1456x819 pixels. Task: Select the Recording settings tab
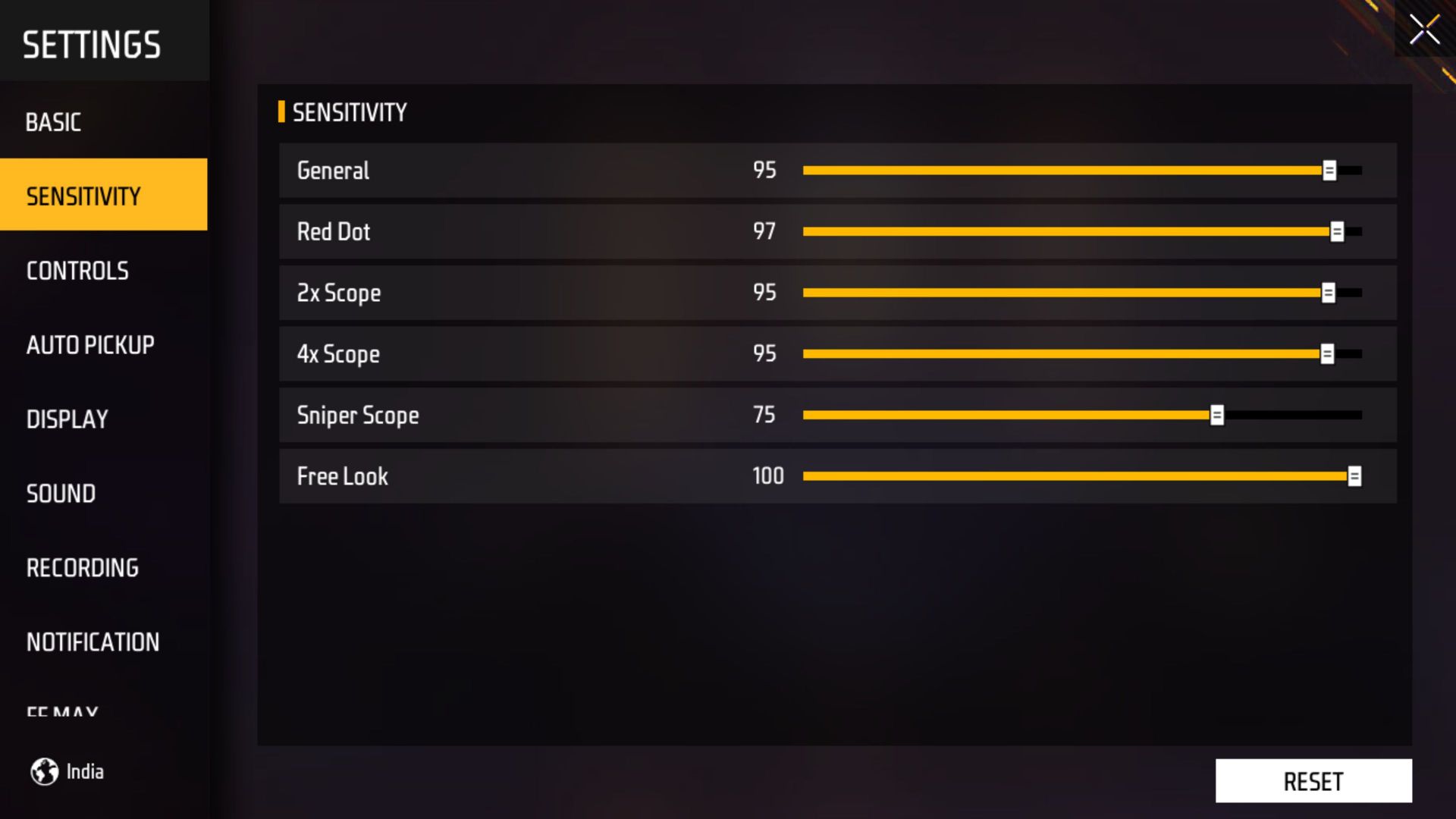pyautogui.click(x=83, y=567)
